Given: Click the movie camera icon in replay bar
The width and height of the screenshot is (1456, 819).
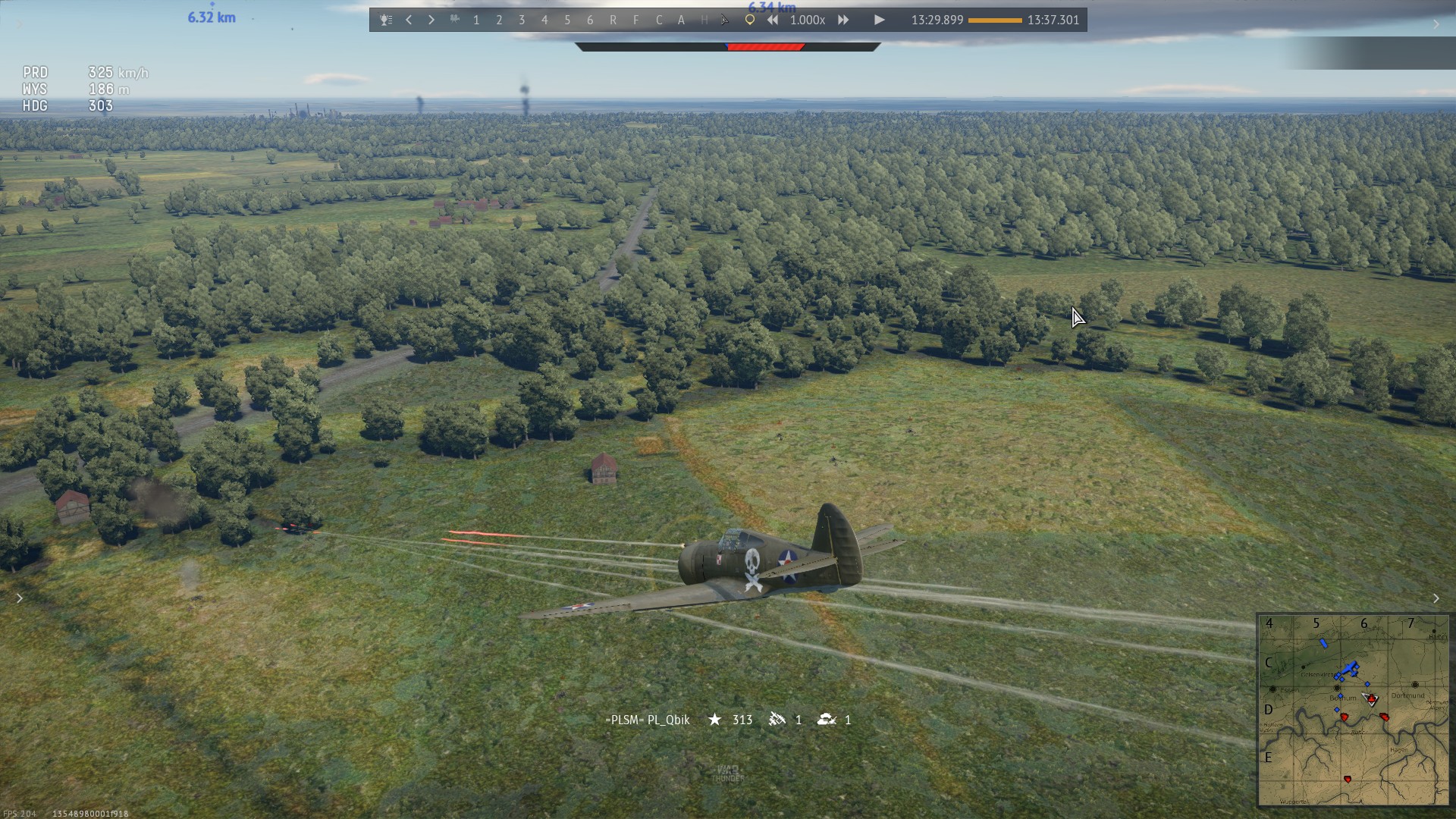Looking at the screenshot, I should [x=454, y=20].
